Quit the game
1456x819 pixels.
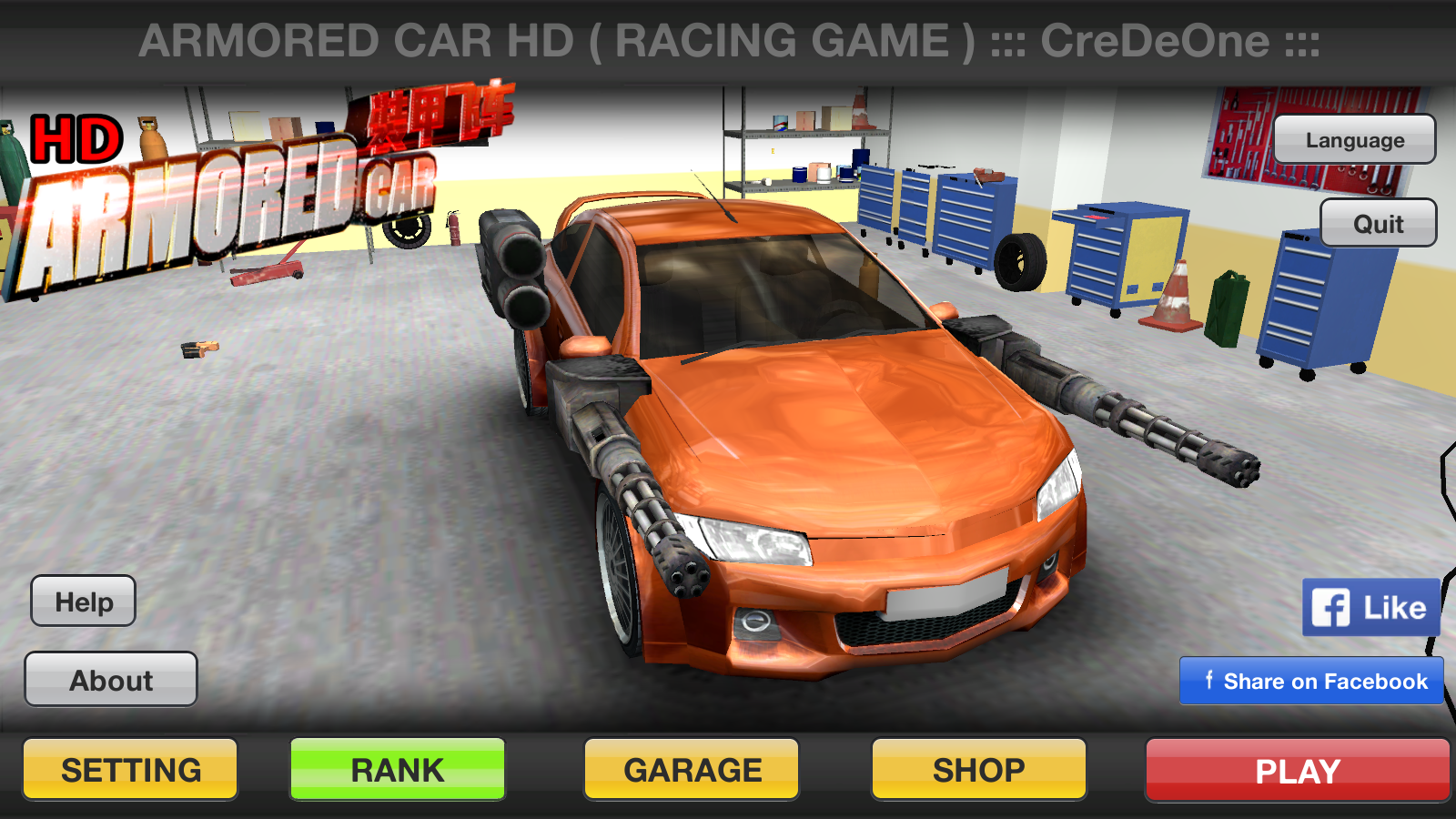tap(1378, 224)
